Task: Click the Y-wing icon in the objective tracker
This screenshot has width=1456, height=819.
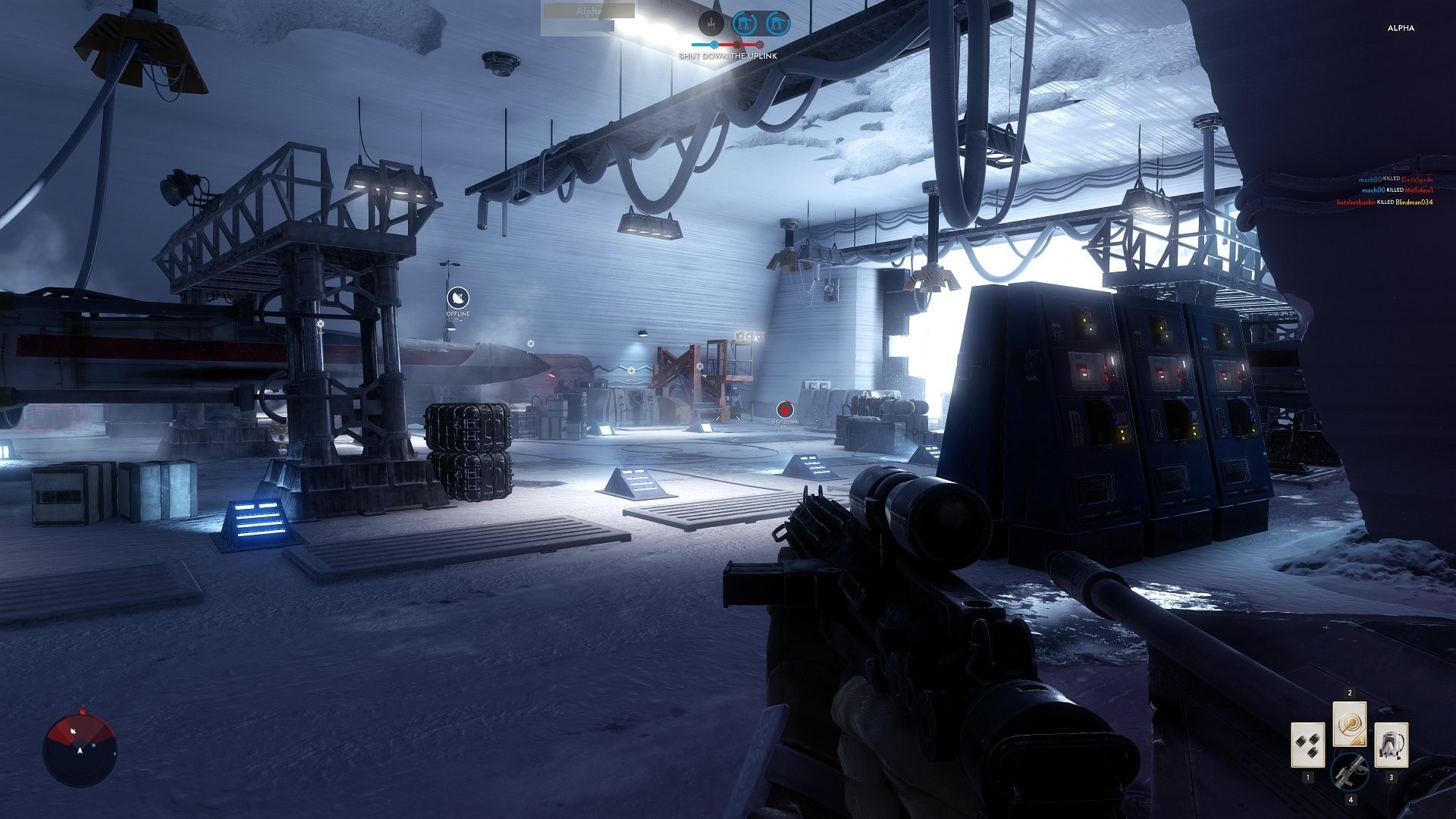Action: point(711,24)
